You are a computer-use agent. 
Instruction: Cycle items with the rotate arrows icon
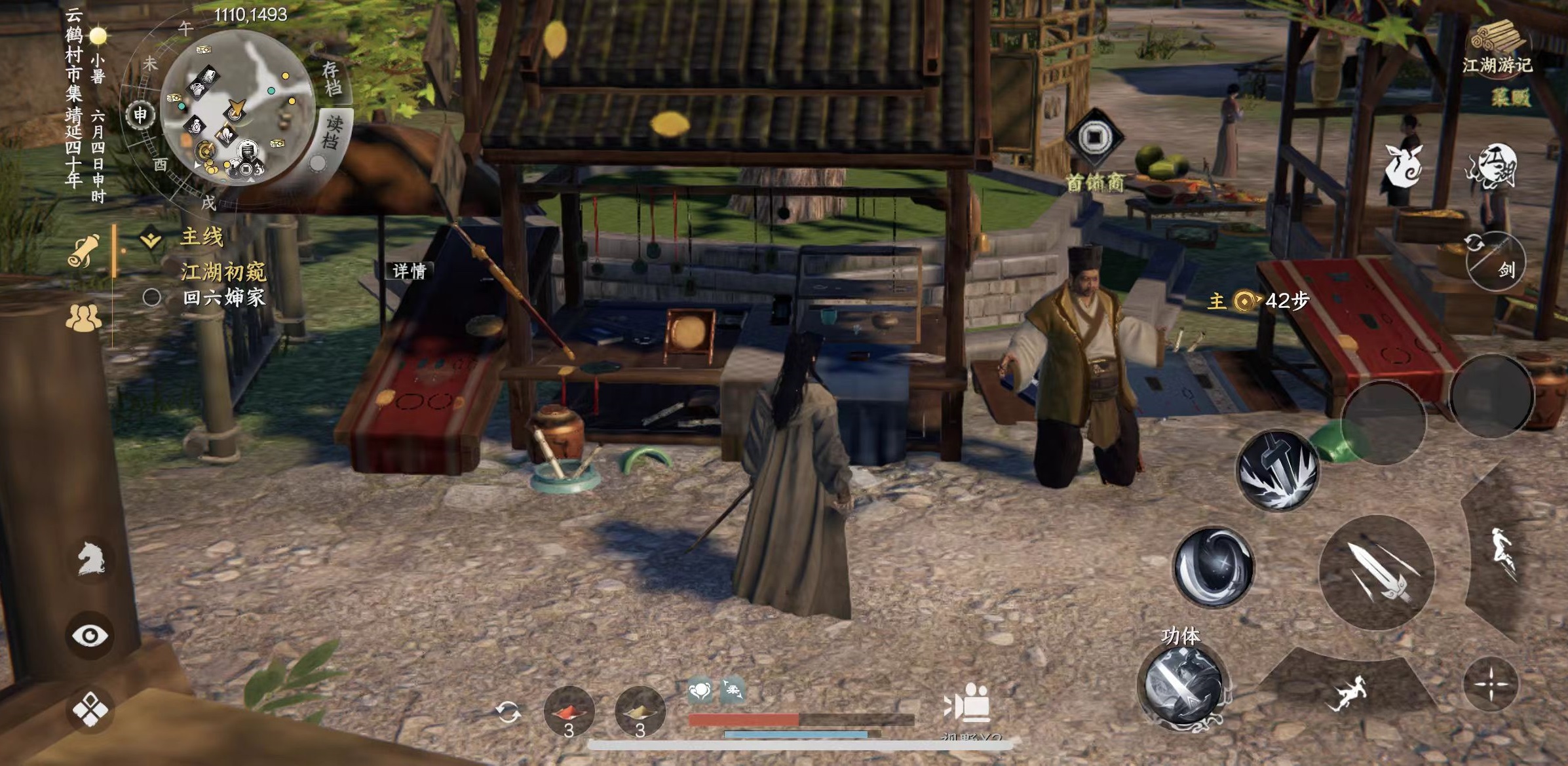pos(508,712)
